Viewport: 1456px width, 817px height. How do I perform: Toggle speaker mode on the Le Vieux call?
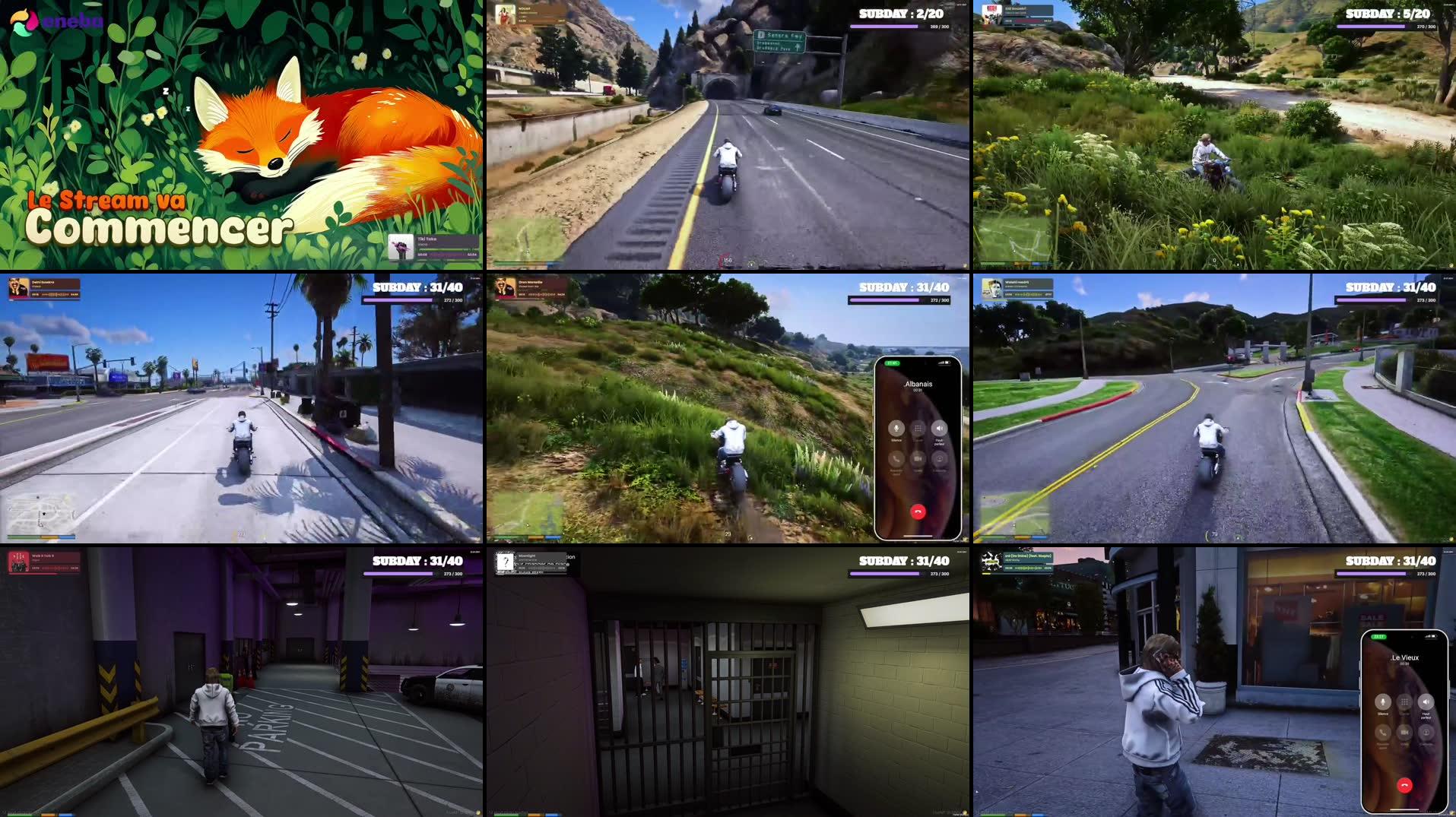tap(1426, 702)
